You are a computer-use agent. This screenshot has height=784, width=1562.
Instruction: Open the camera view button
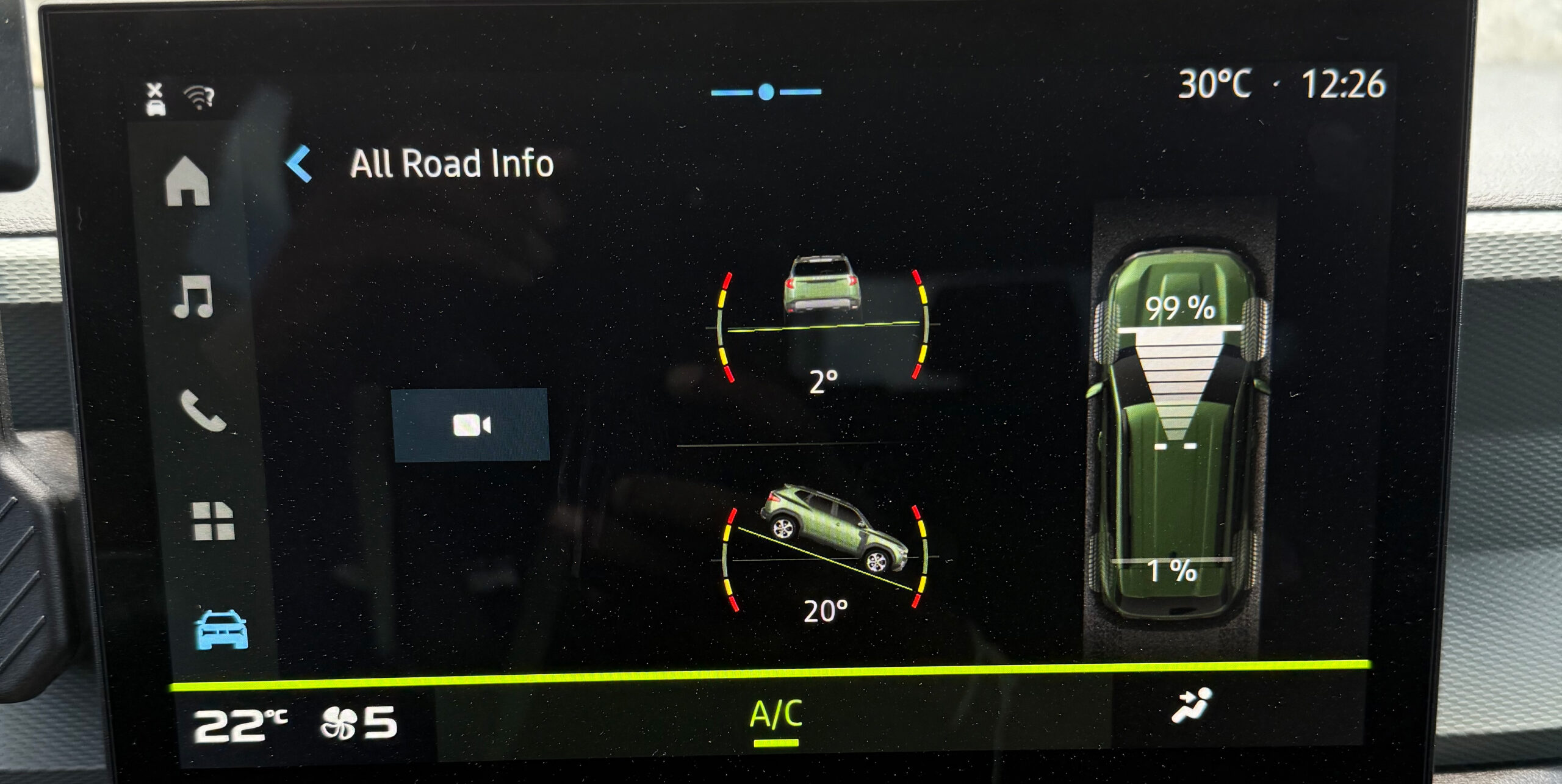click(470, 425)
